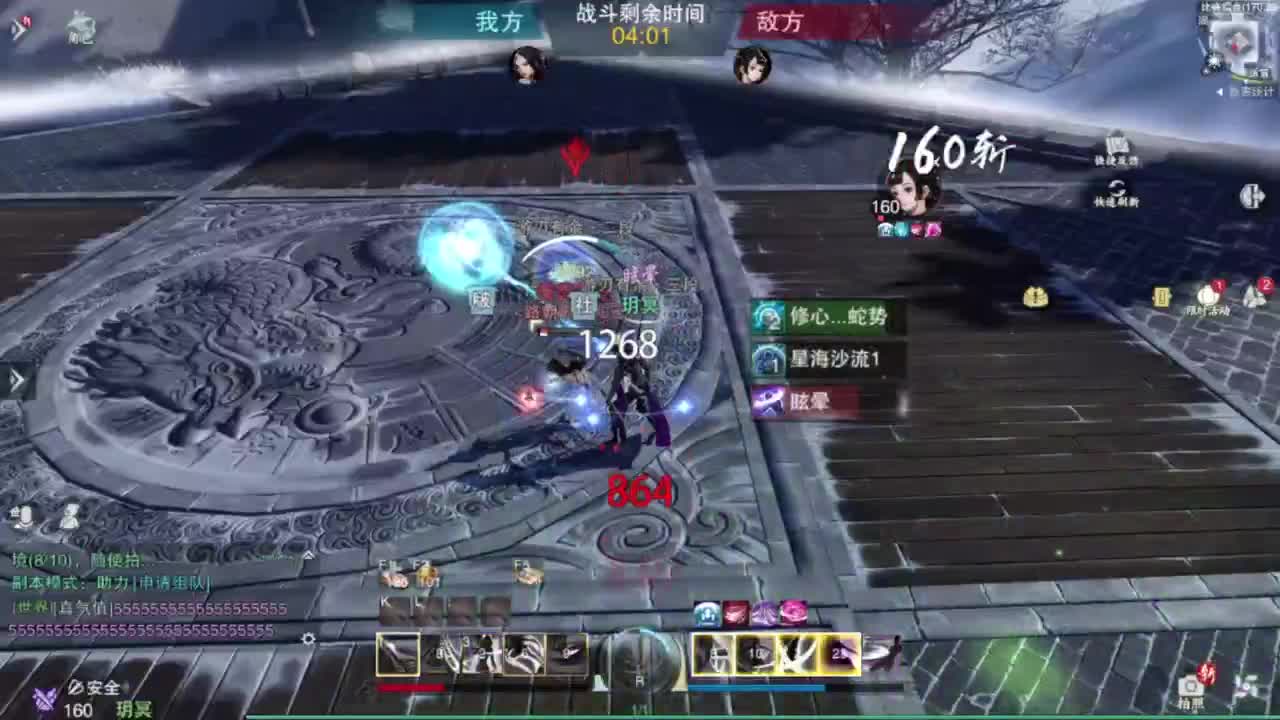Click the F1 consumable item slot
1280x720 pixels.
390,582
